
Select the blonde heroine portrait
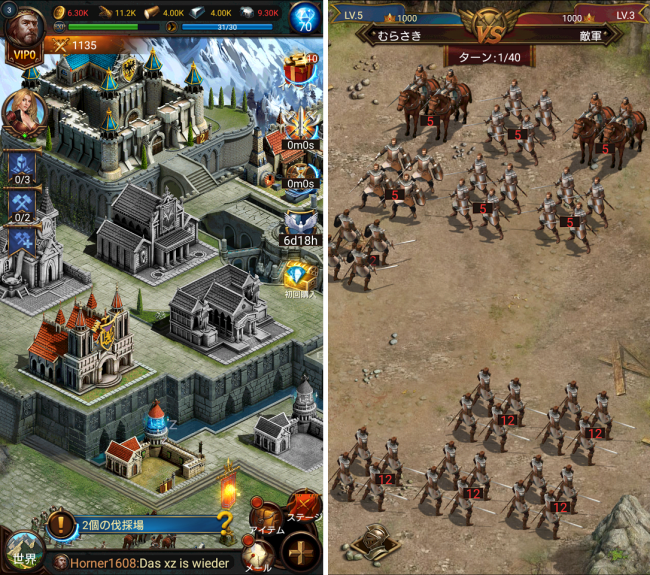(x=22, y=112)
